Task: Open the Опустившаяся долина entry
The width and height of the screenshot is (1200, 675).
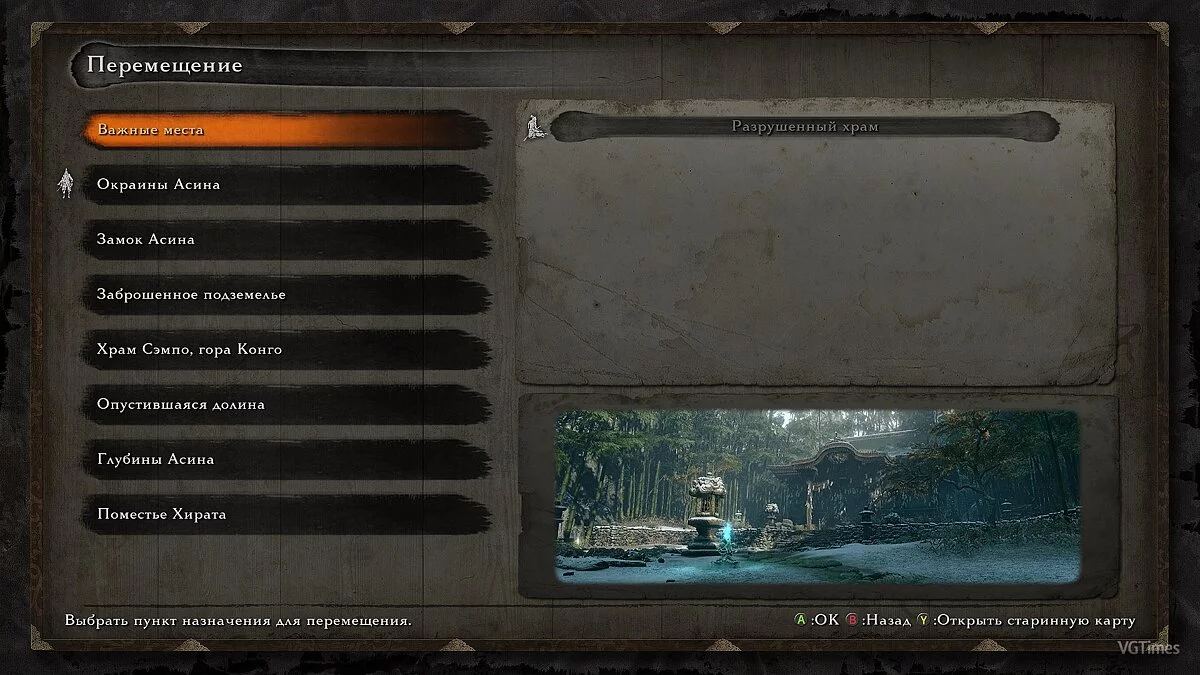Action: [x=287, y=405]
